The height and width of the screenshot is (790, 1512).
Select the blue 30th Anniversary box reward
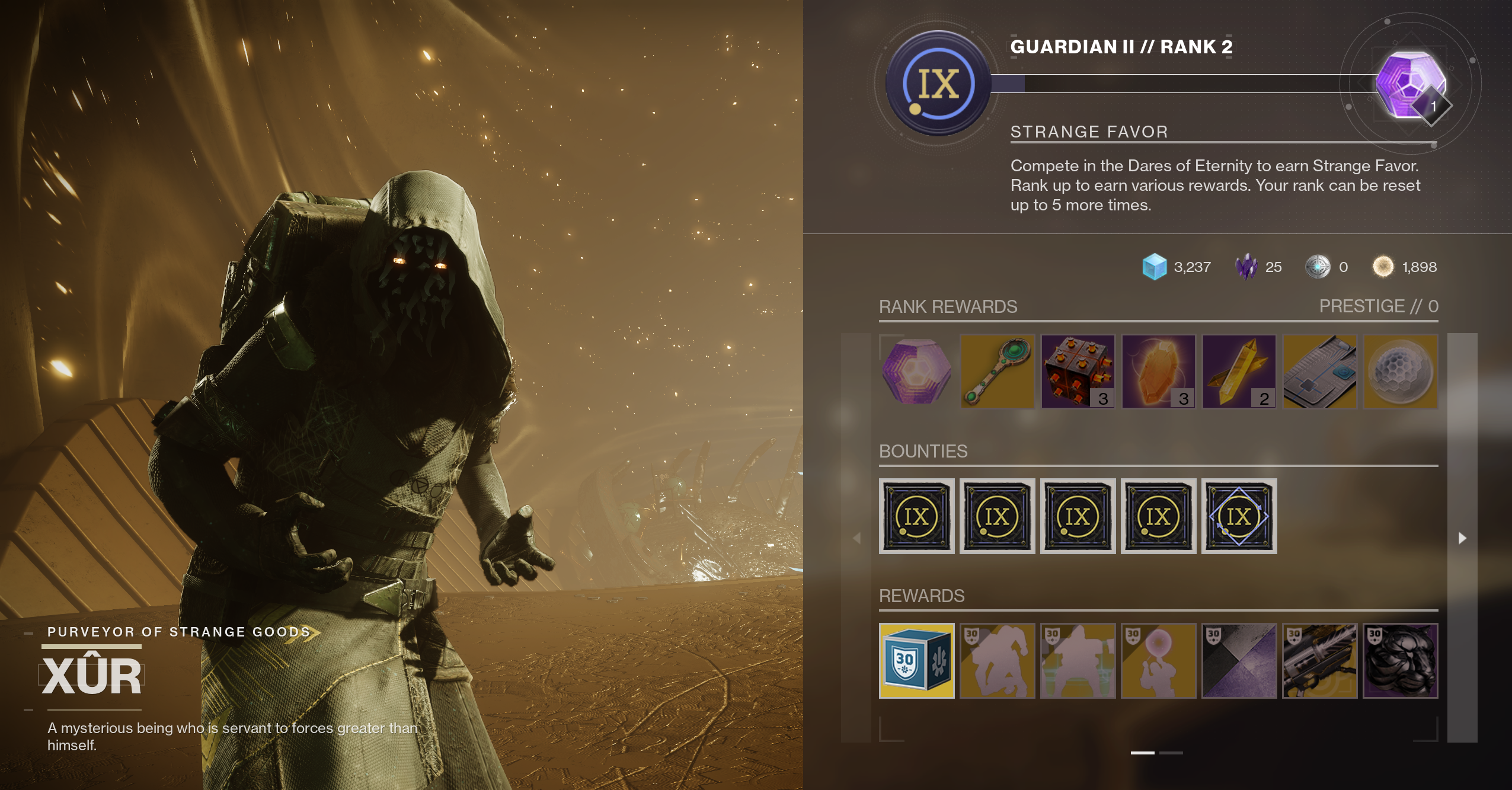[916, 661]
